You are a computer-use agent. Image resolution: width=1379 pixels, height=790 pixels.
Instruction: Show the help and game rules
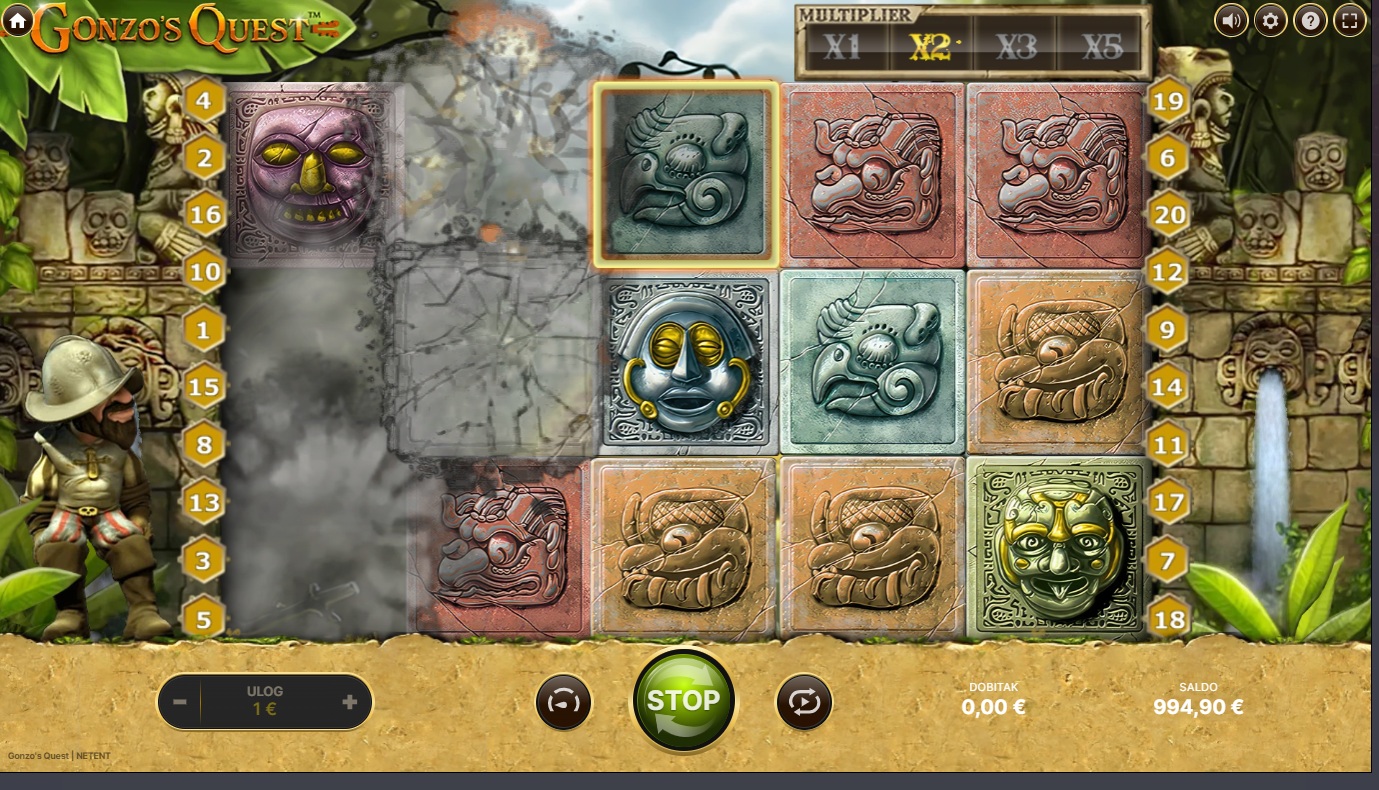coord(1309,19)
